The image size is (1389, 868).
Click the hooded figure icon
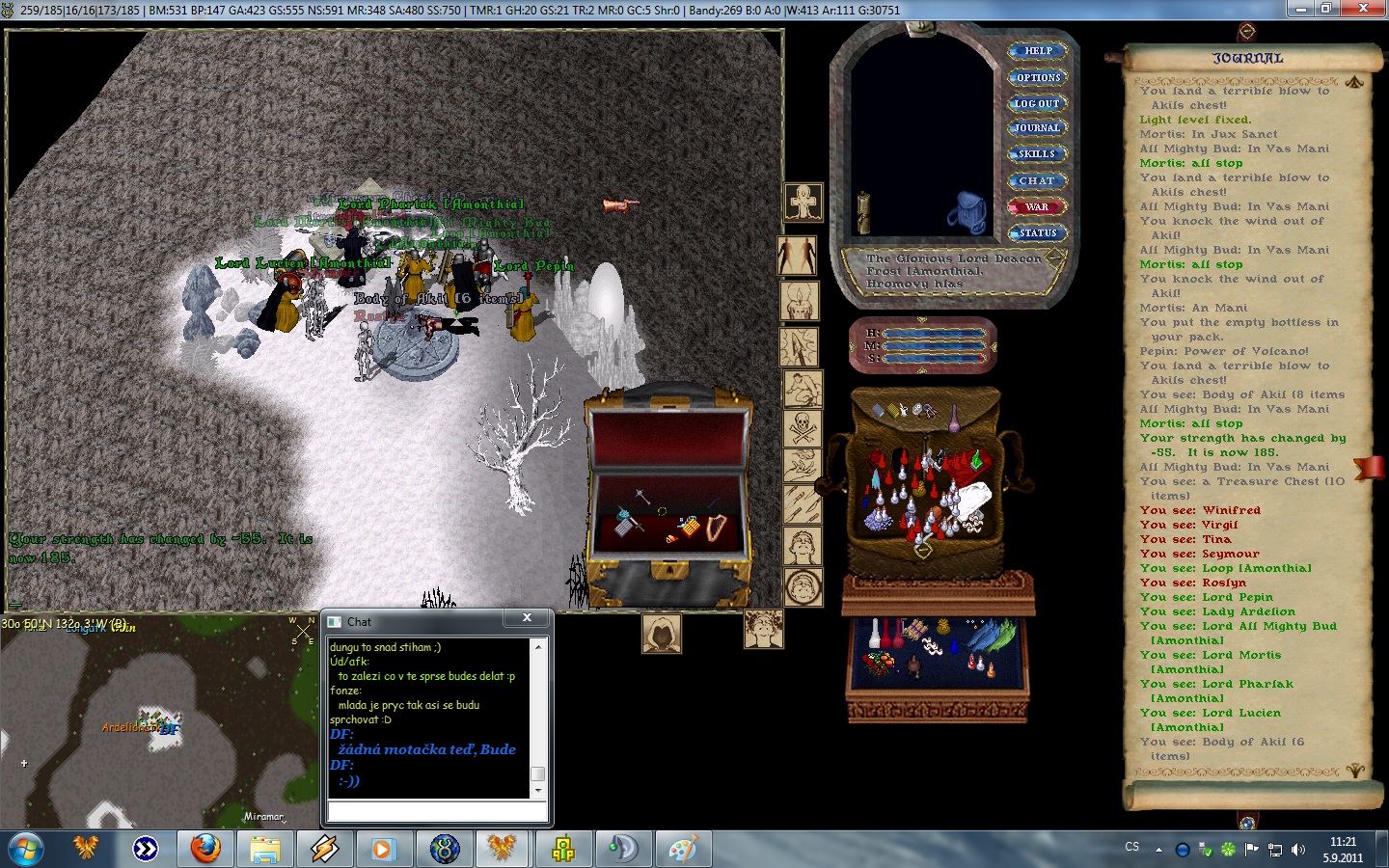coord(662,634)
